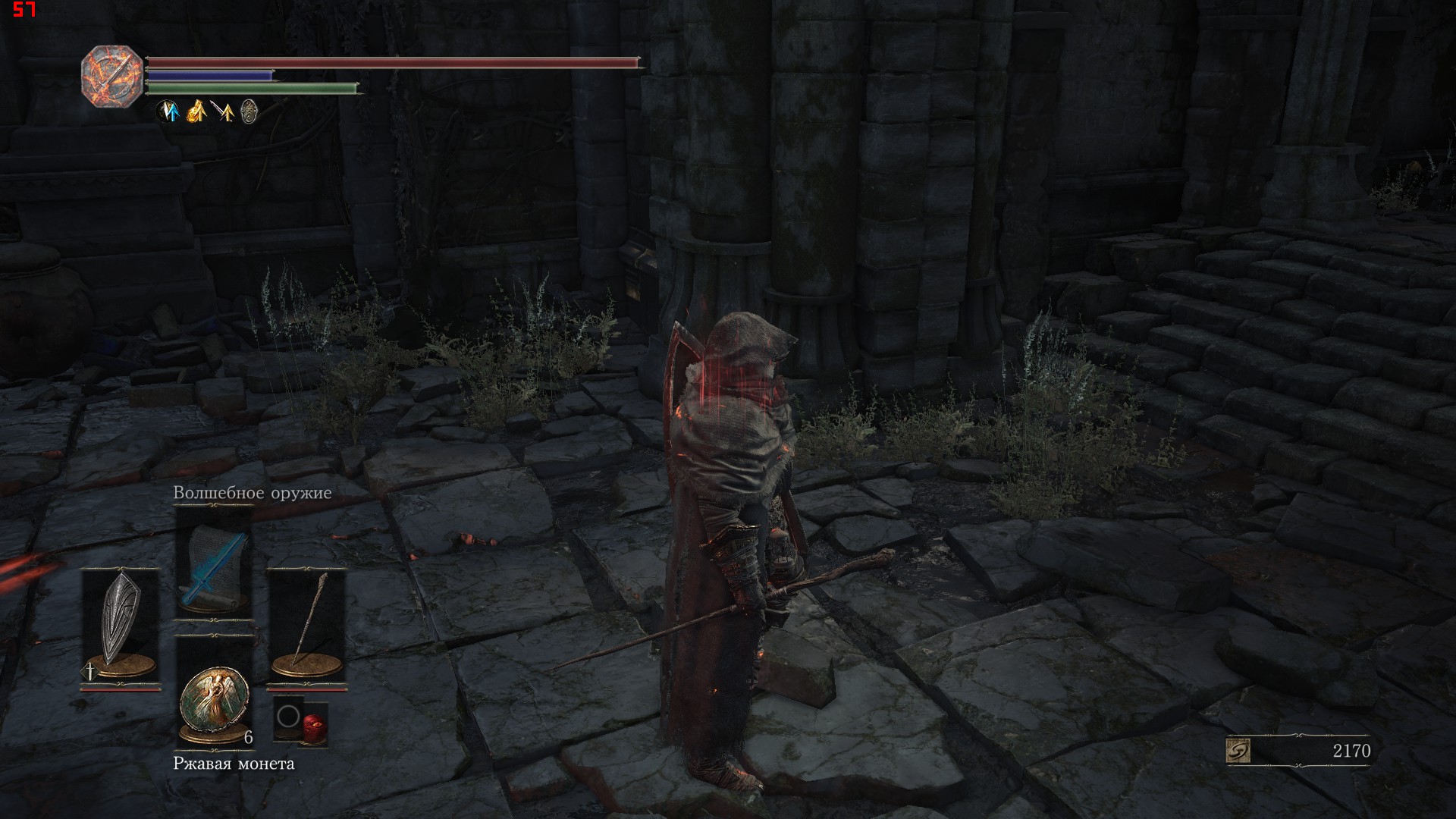Click the empty ring-shaped quick slot
1456x819 pixels.
point(288,716)
